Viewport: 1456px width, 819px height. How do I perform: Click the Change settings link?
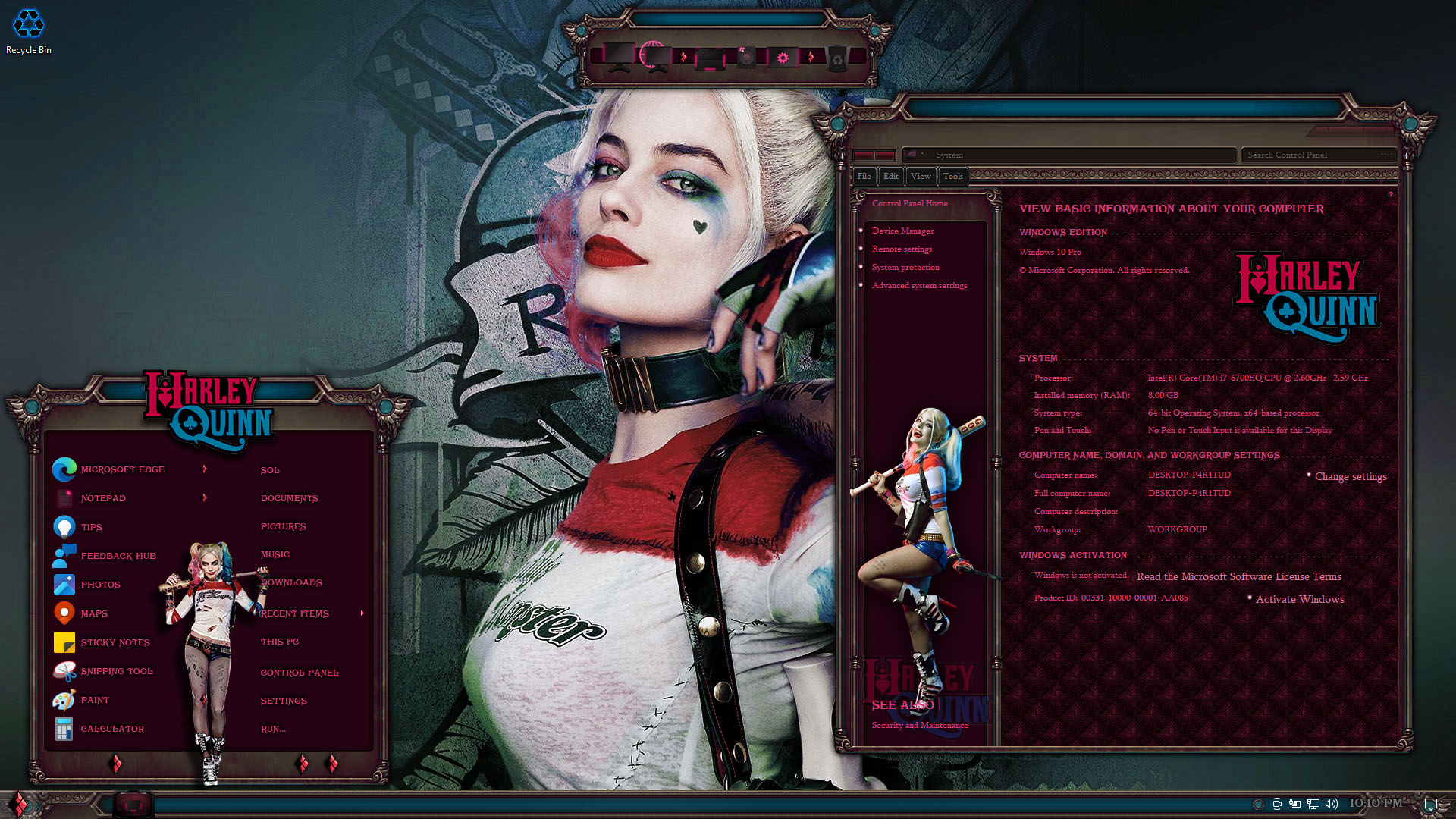(x=1351, y=476)
